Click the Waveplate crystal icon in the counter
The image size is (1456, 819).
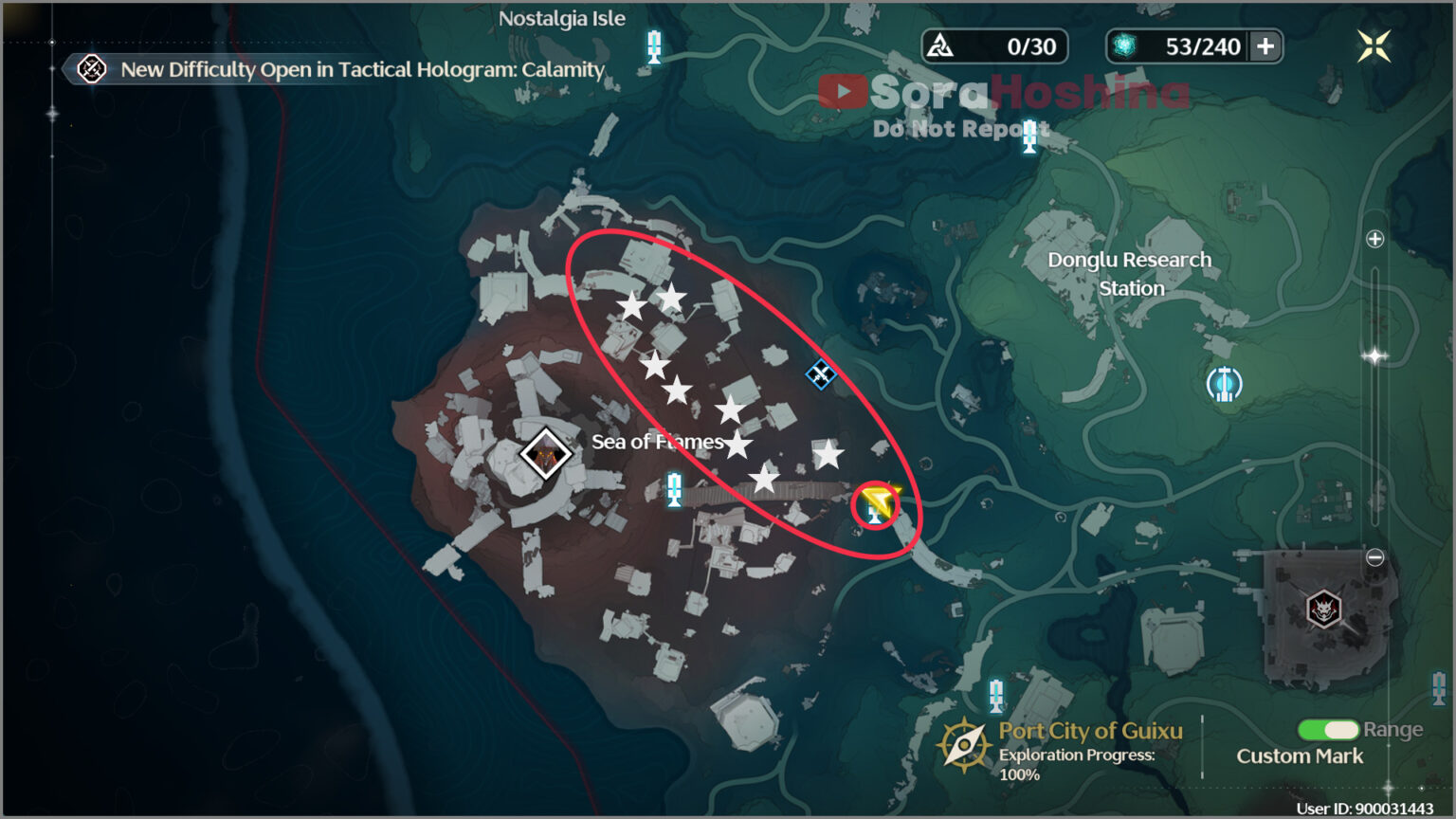coord(1124,45)
